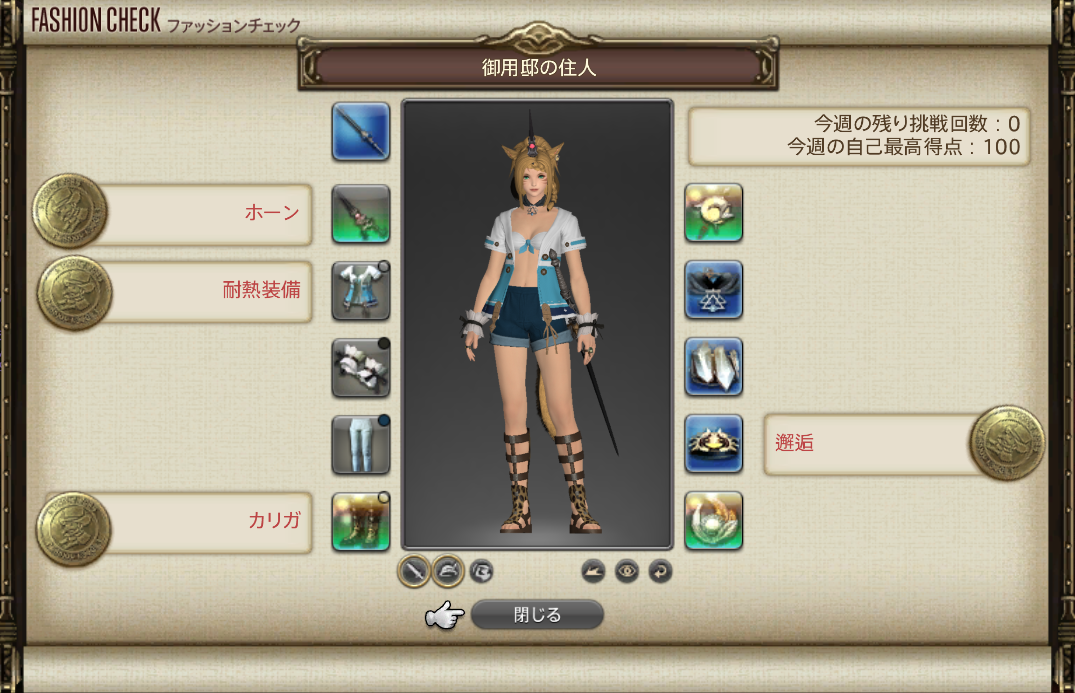Select the horn headgear slot
Image resolution: width=1075 pixels, height=693 pixels.
360,213
